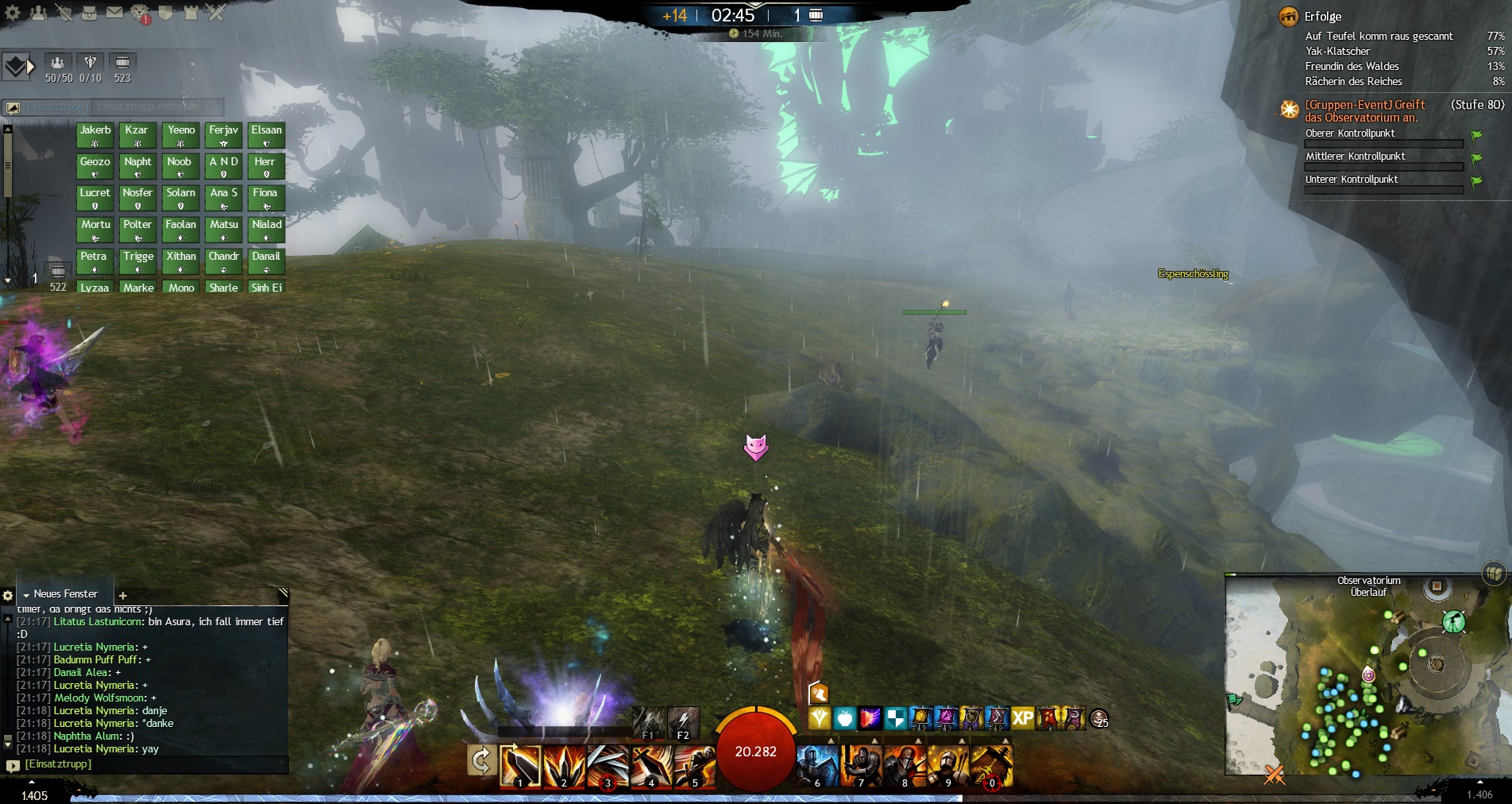Viewport: 1512px width, 804px height.
Task: Add a new chat tab with plus button
Action: pos(123,595)
